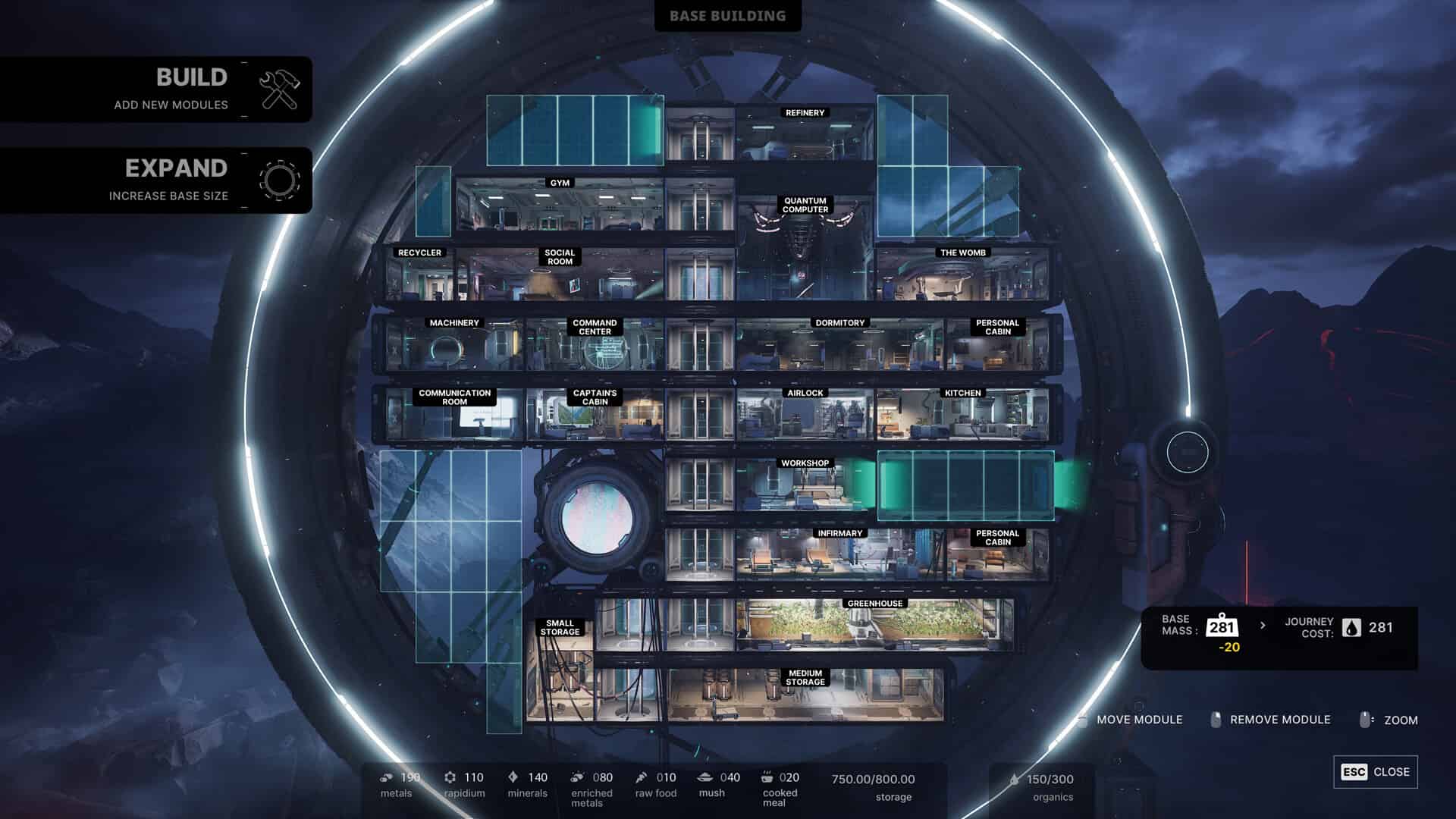Pick the Gym module

click(560, 206)
